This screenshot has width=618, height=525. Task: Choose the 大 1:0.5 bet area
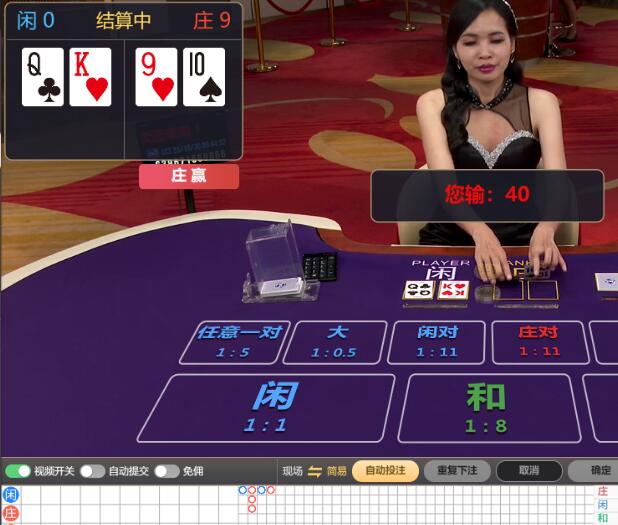click(335, 342)
